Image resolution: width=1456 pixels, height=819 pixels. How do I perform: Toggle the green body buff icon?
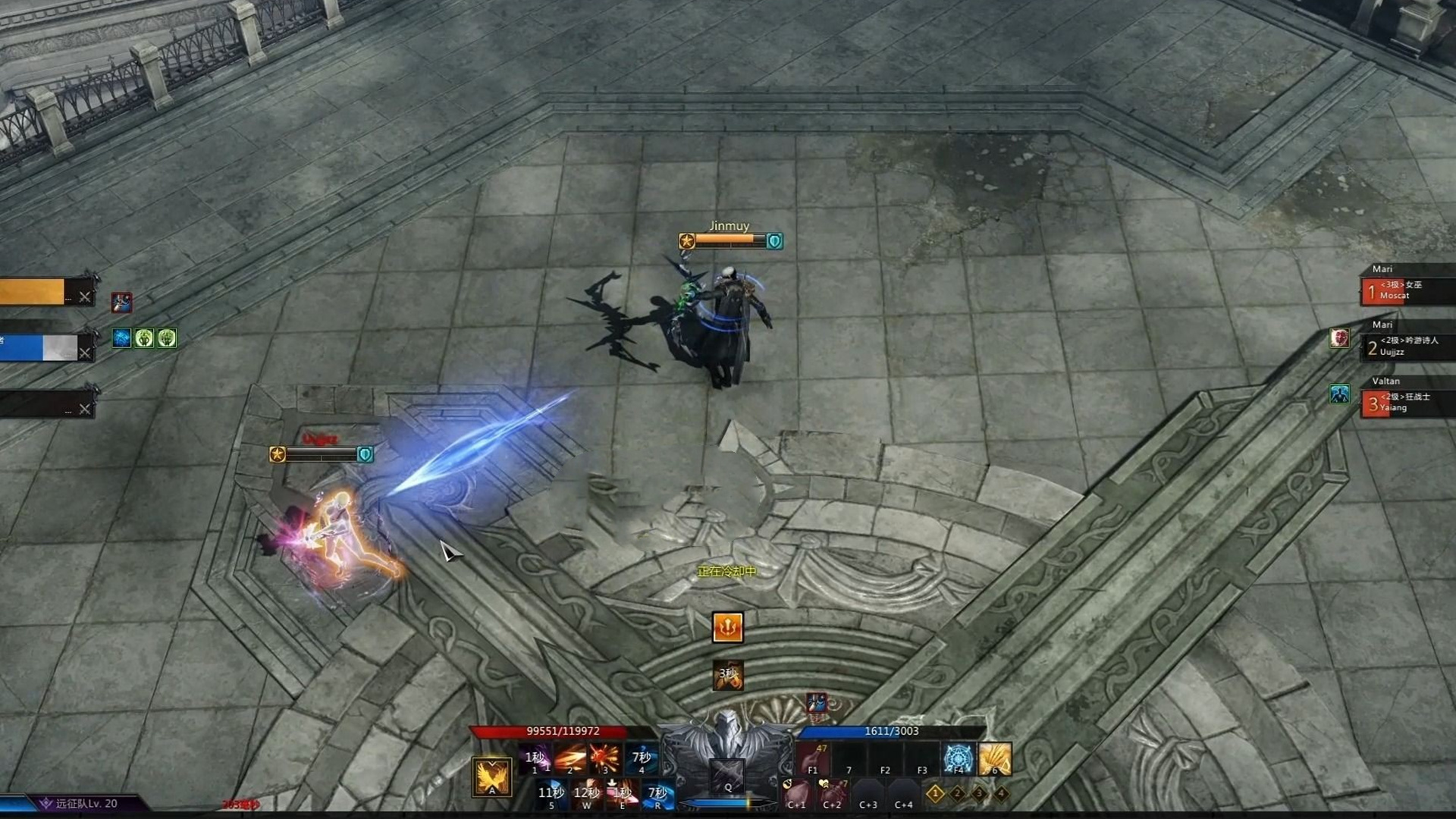pyautogui.click(x=144, y=338)
